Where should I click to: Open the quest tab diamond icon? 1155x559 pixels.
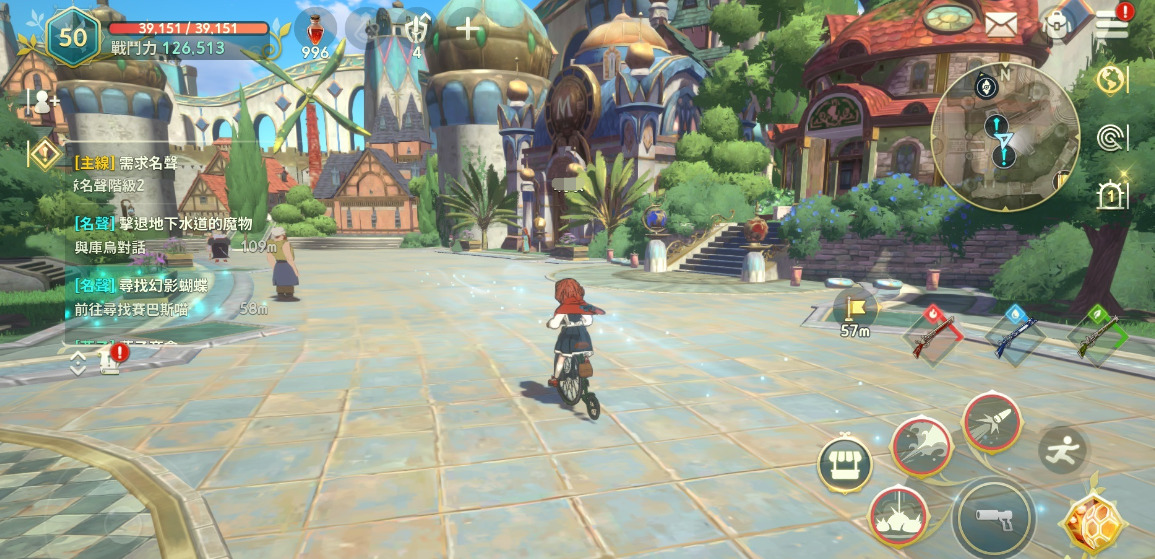(44, 154)
